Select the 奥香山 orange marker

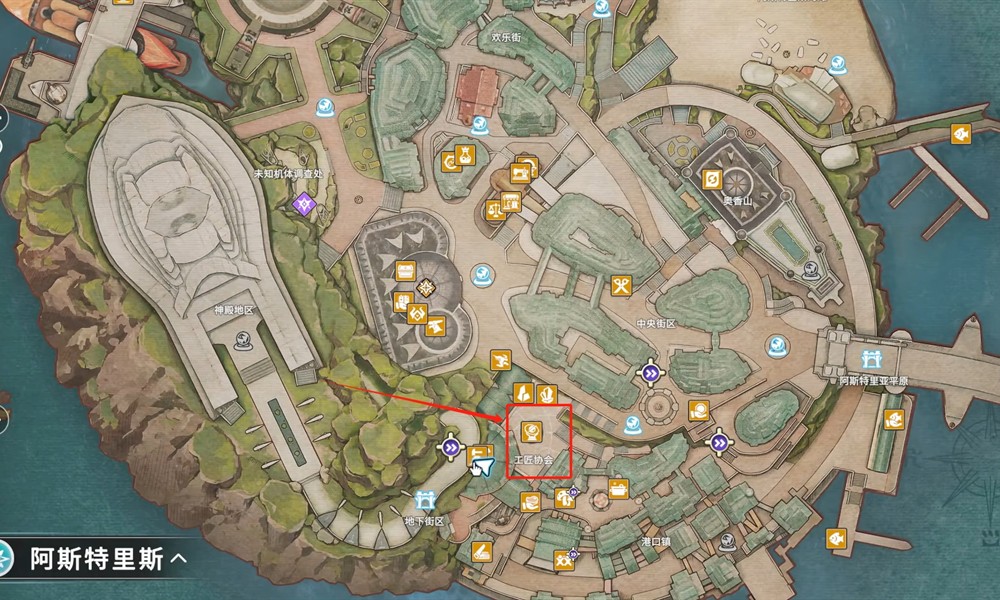click(713, 179)
